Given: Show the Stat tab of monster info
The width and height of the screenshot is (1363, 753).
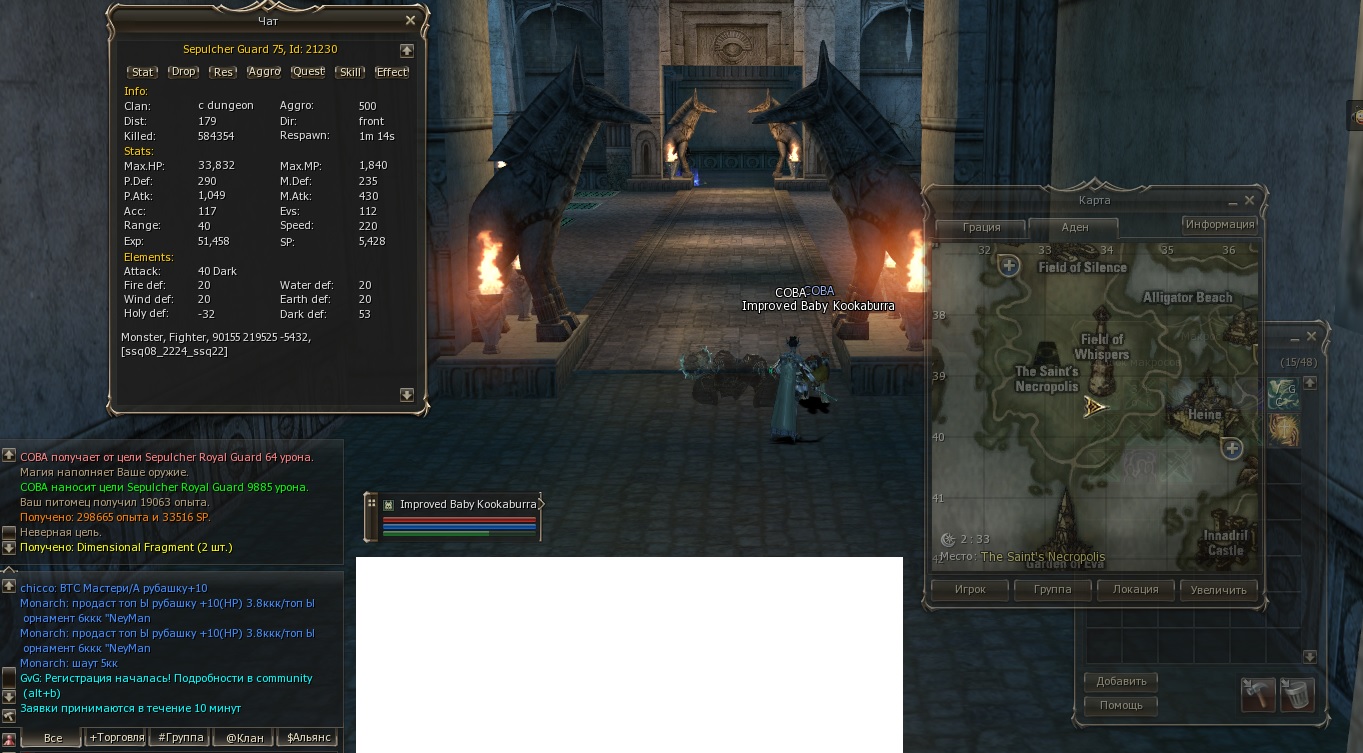Looking at the screenshot, I should [x=143, y=72].
